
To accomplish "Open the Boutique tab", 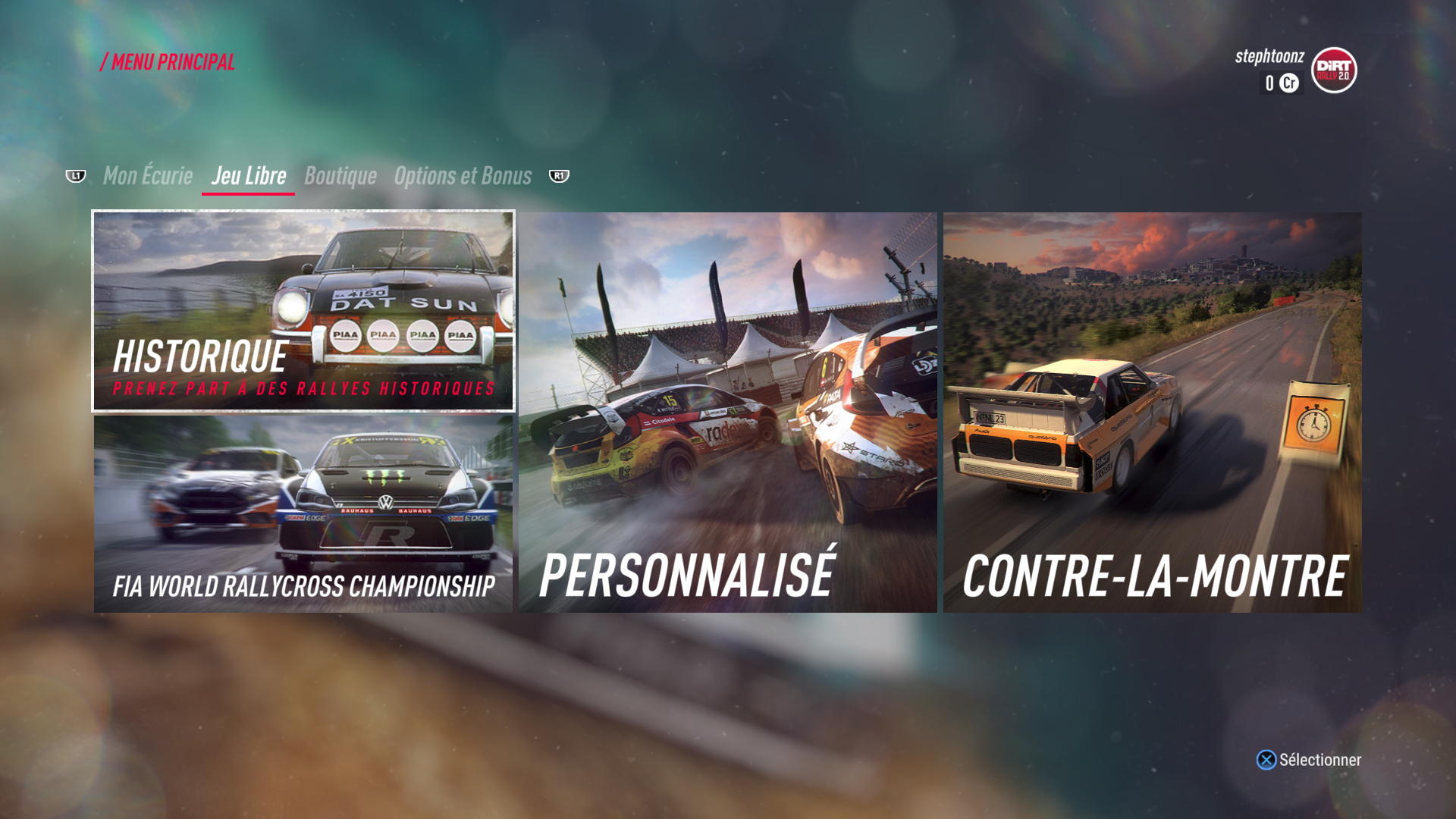I will (340, 176).
